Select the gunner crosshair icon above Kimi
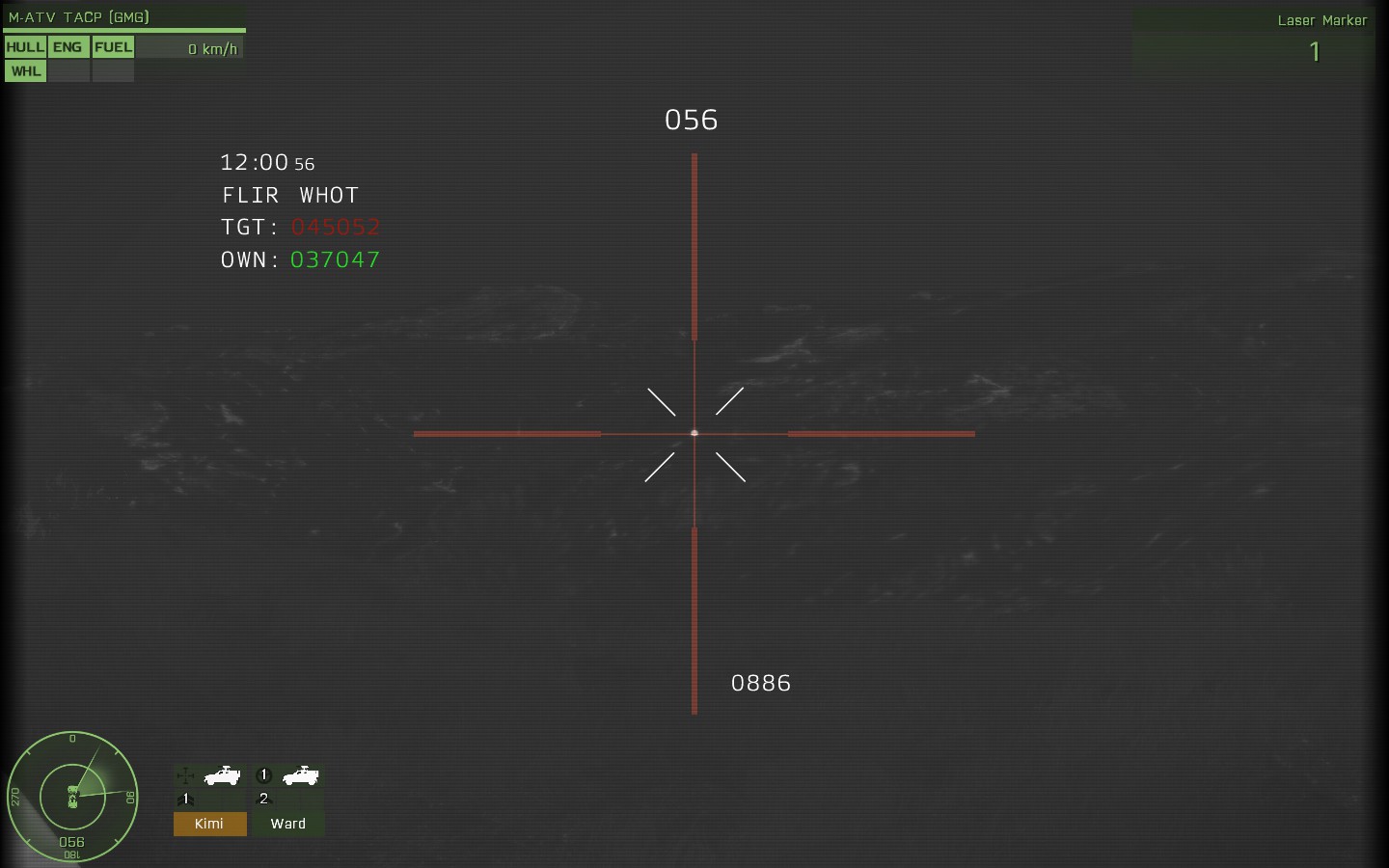The height and width of the screenshot is (868, 1389). click(x=185, y=775)
